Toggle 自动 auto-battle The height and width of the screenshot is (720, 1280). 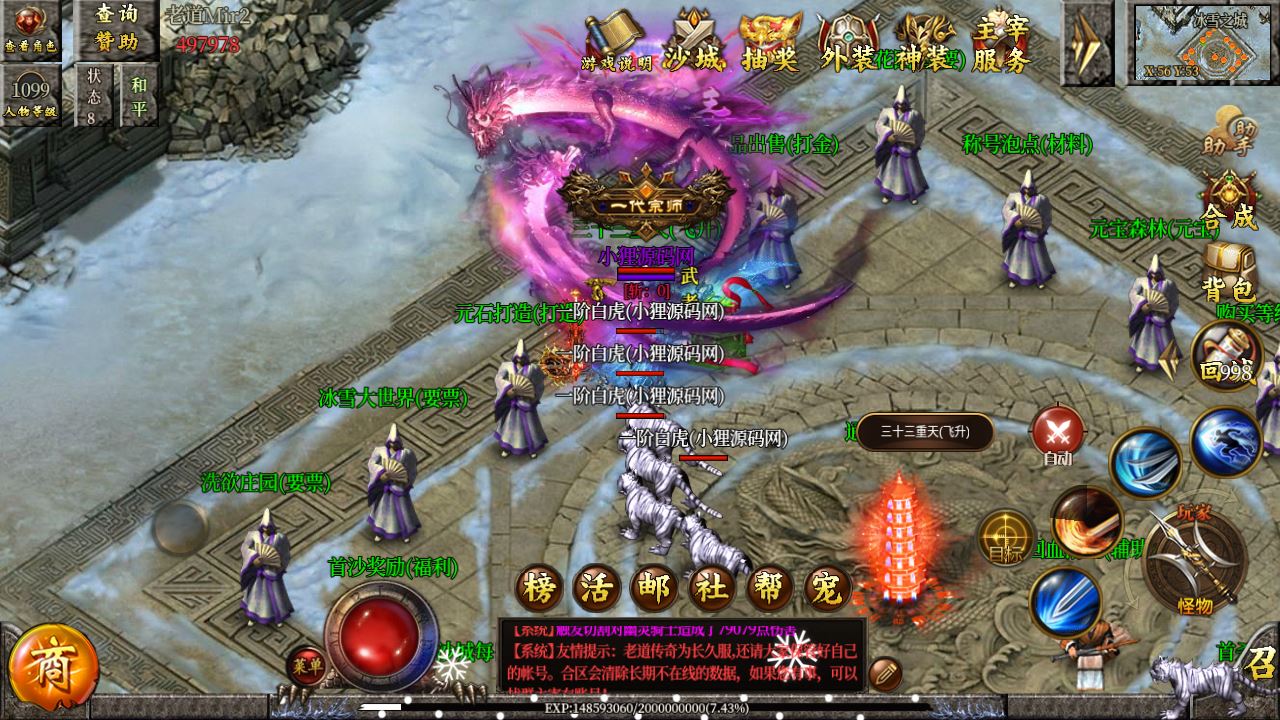pos(1058,435)
